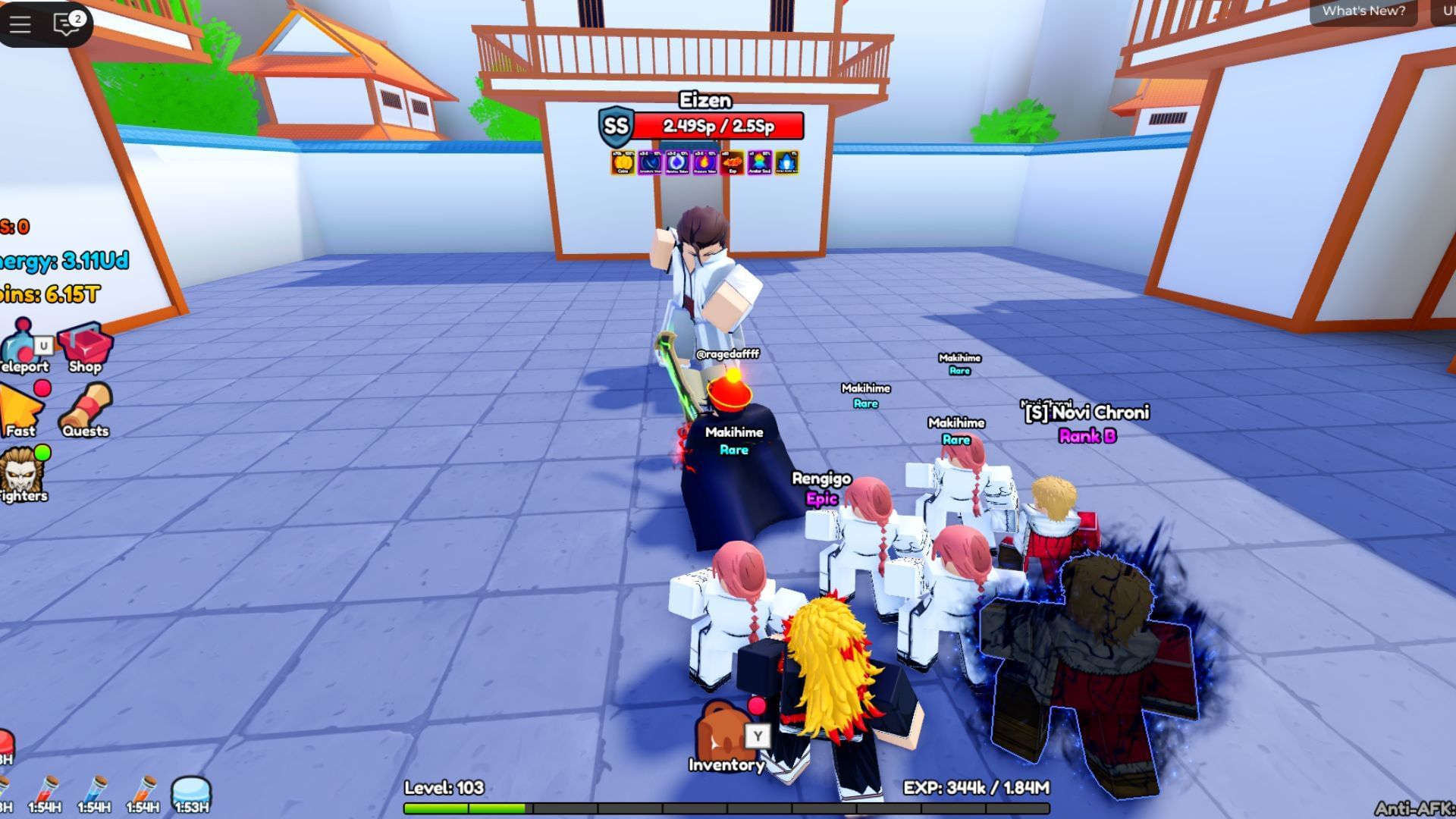This screenshot has height=819, width=1456.
Task: Open the Roblox main menu
Action: [20, 24]
